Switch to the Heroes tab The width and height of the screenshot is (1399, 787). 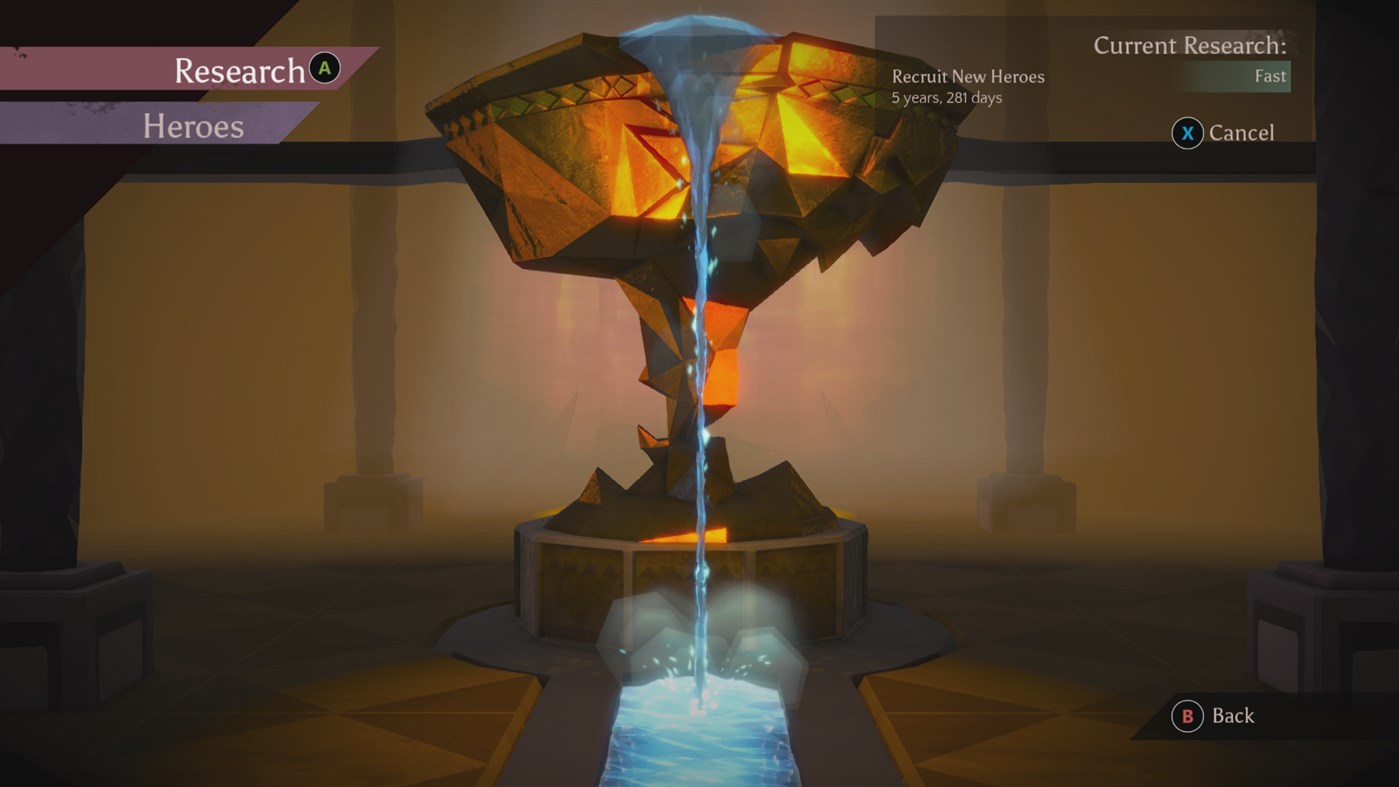[193, 126]
